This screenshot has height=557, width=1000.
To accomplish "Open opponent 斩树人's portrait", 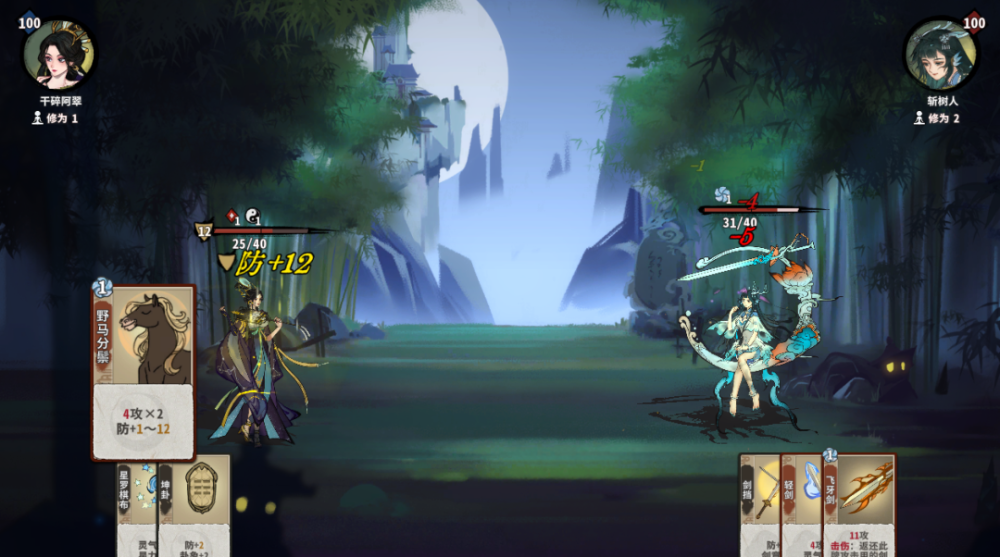I will [x=940, y=55].
